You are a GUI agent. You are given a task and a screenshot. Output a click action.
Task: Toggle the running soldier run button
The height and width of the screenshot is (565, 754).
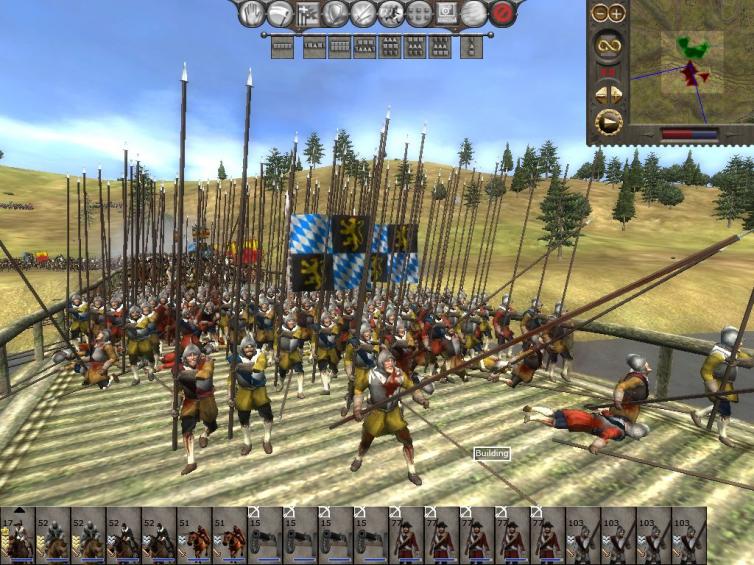[x=391, y=14]
